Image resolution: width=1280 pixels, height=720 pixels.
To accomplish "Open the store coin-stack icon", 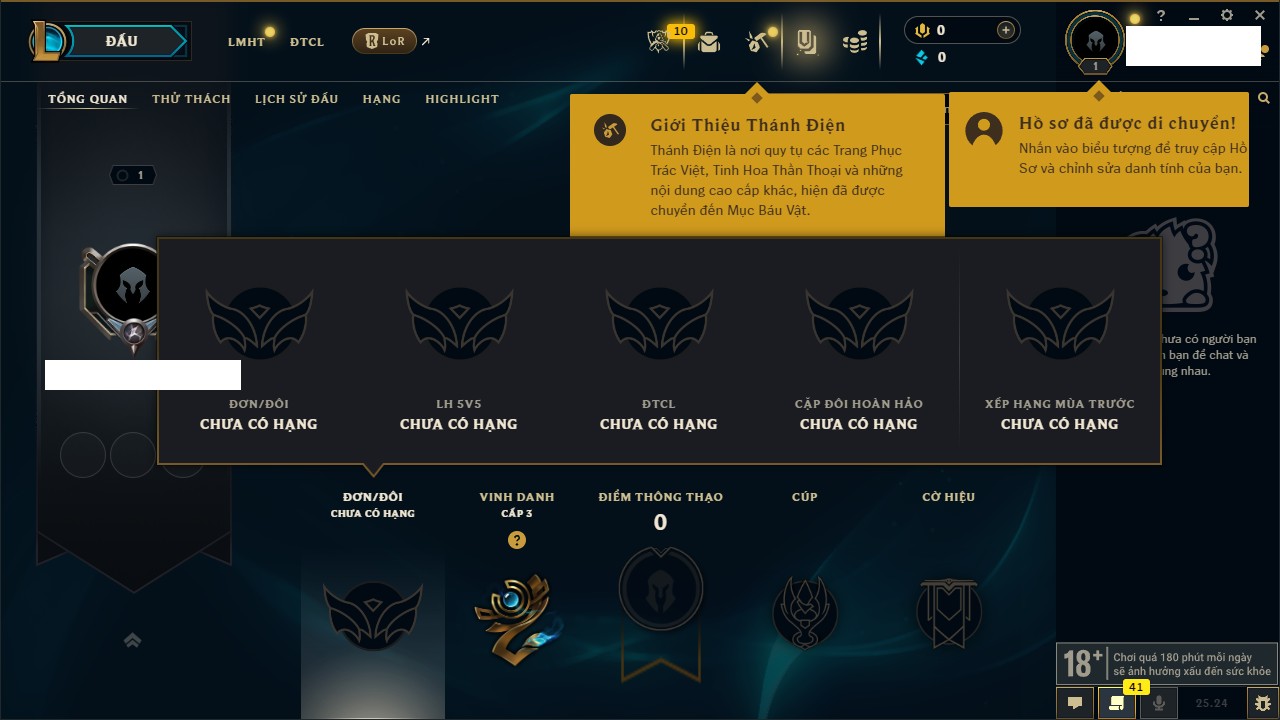I will (x=855, y=42).
